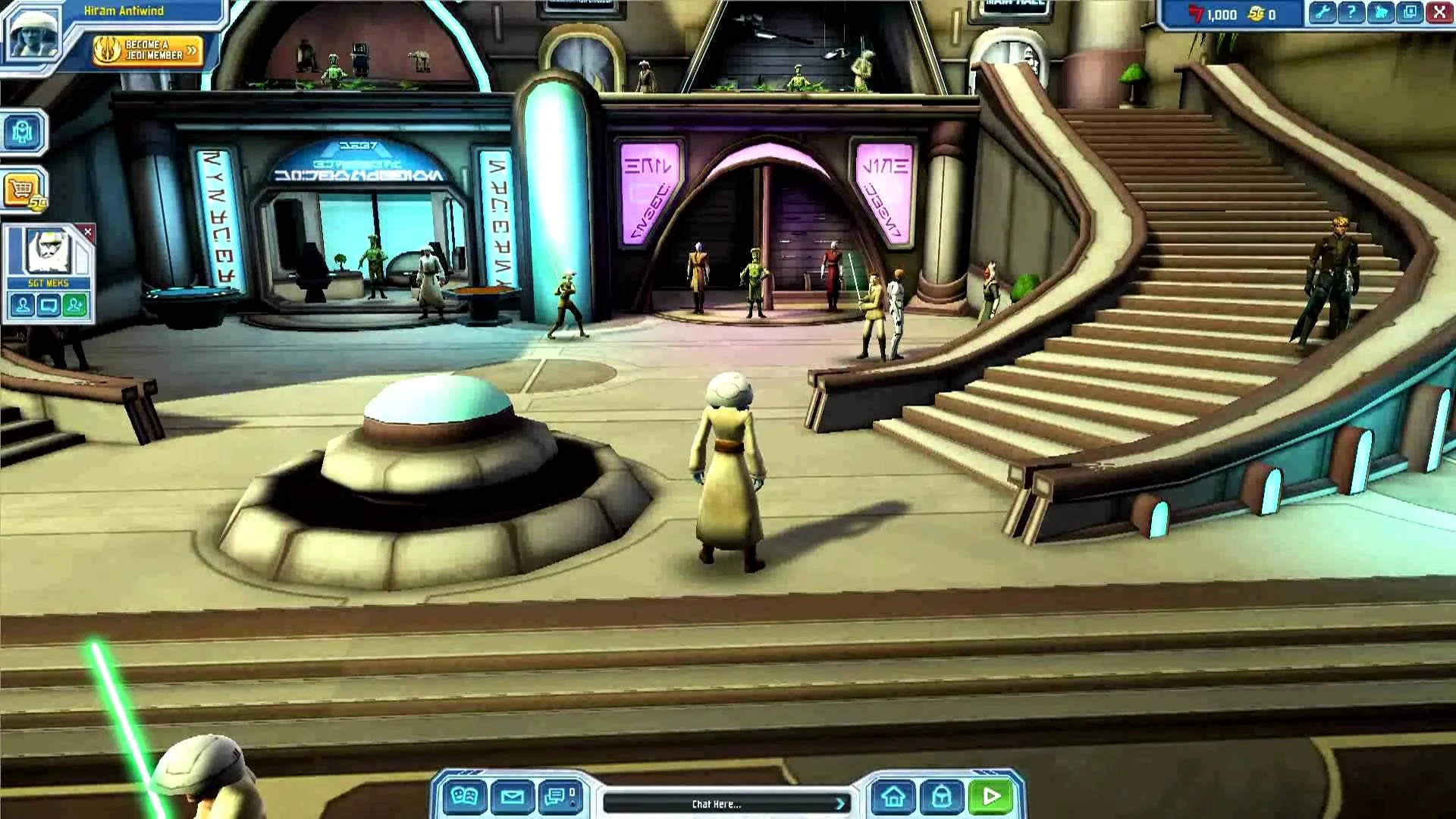View SGT MEKS profile with the person icon
The image size is (1456, 819).
21,305
